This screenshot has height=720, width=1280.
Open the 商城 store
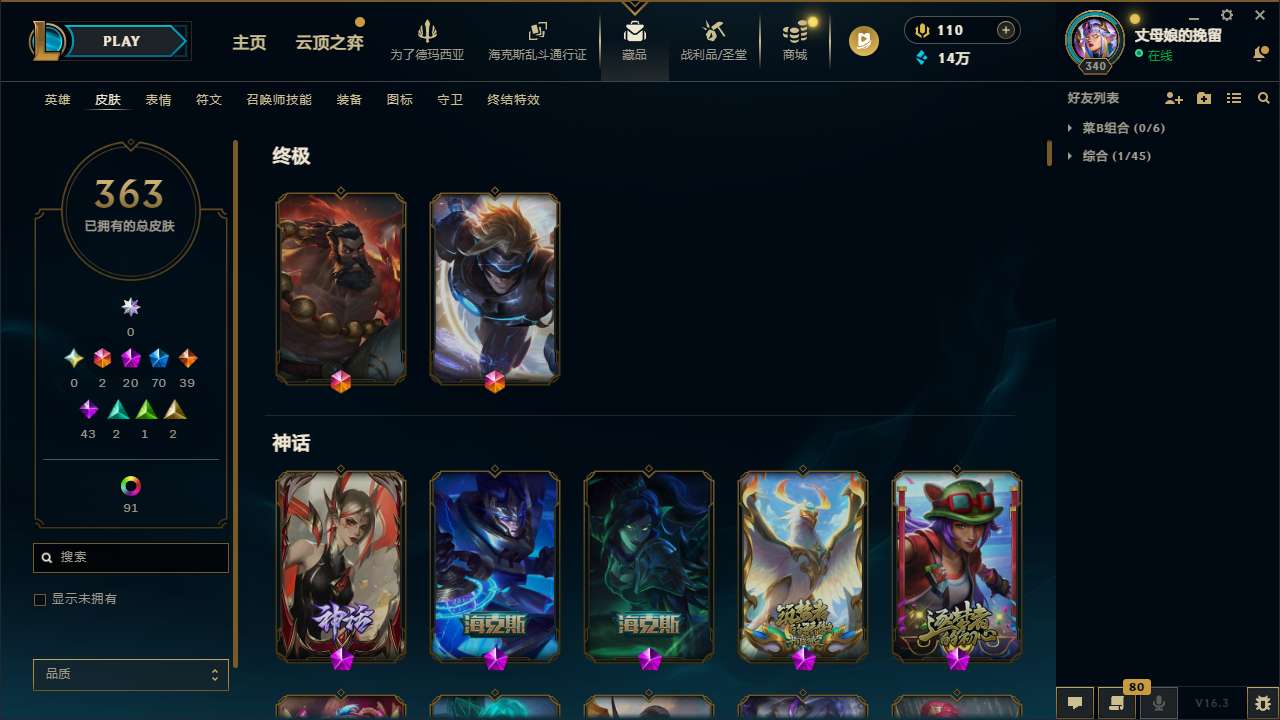794,42
